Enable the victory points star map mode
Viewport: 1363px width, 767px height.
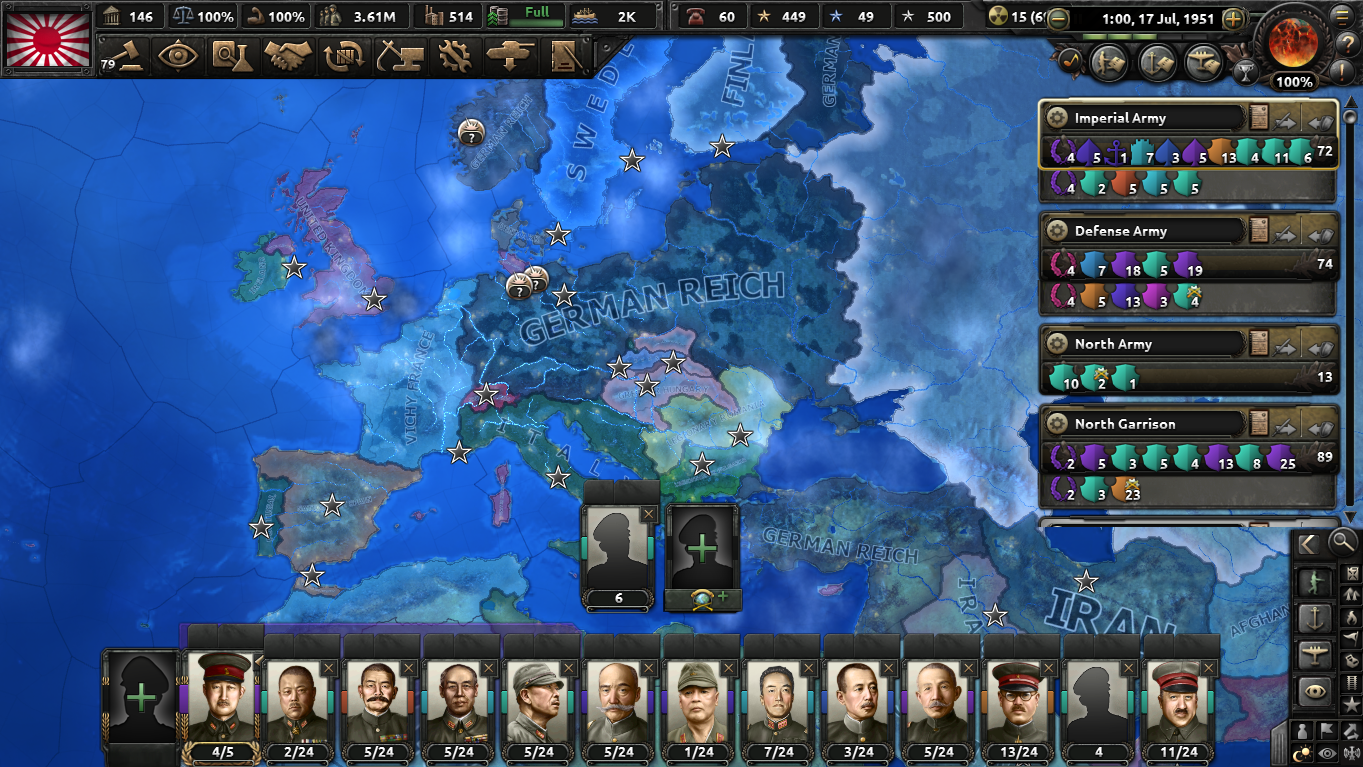pos(1352,705)
